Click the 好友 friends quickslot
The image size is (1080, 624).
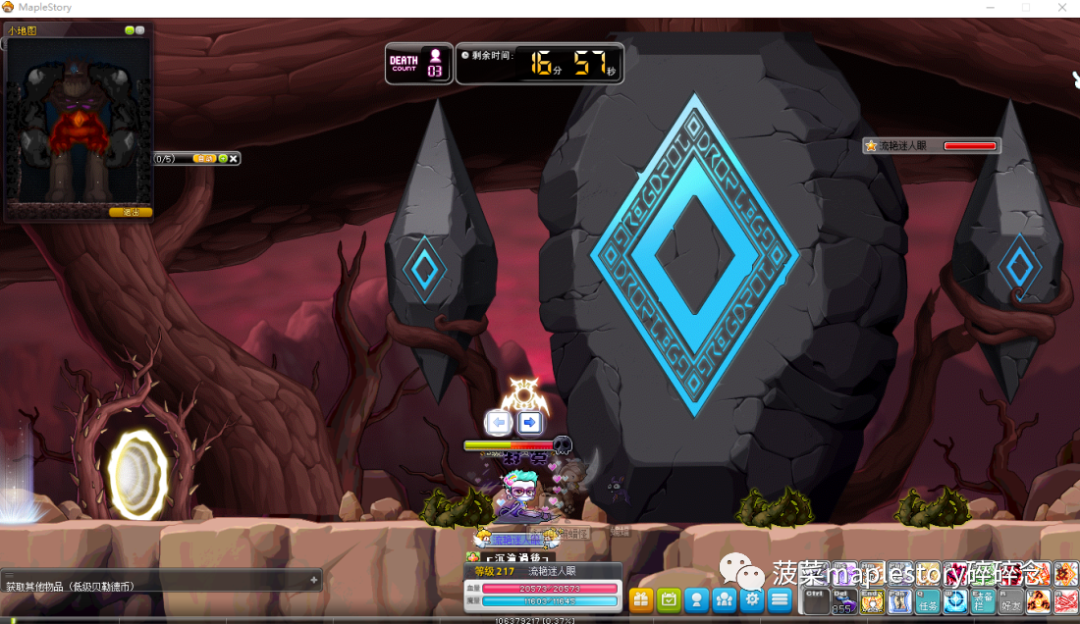click(1011, 602)
